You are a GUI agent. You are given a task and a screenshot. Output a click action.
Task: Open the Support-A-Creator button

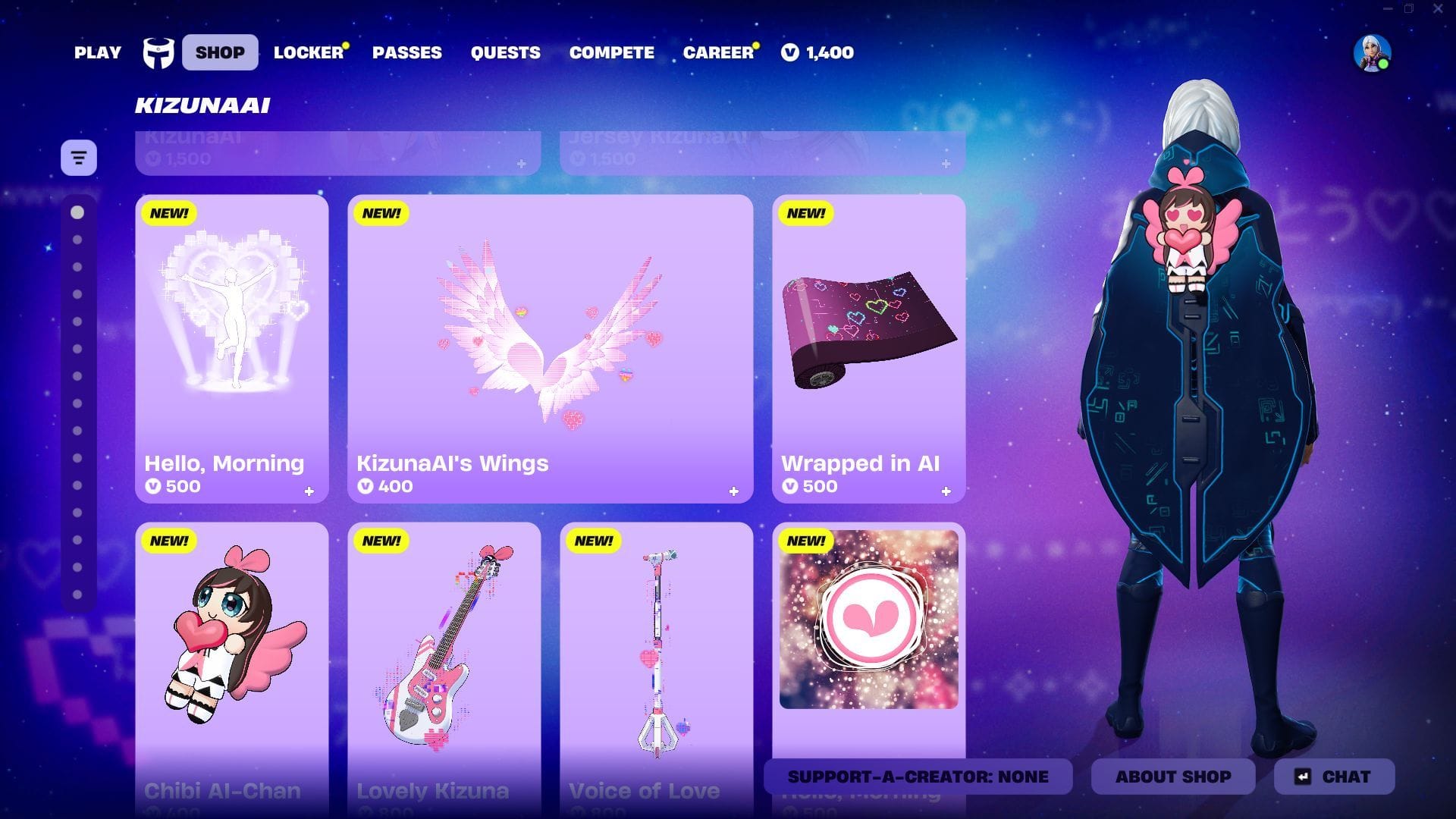click(918, 777)
